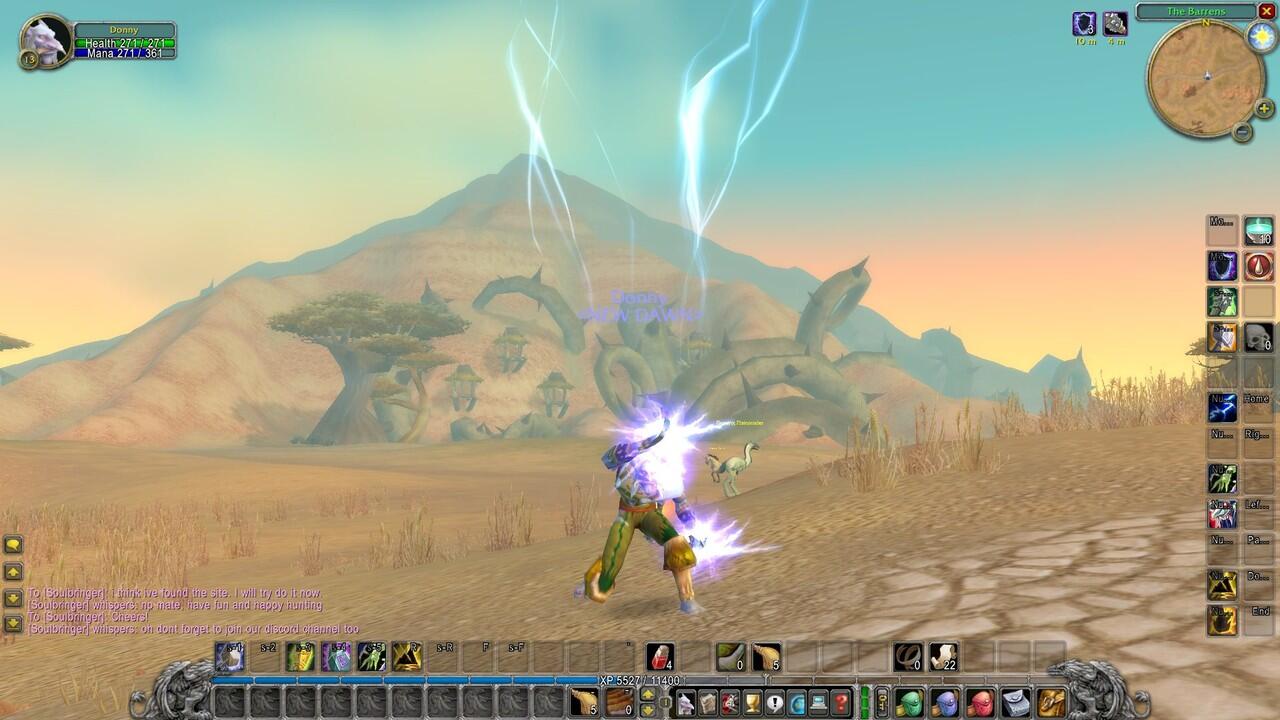Viewport: 1280px width, 720px height.
Task: Open the red question mark help menu
Action: click(841, 702)
